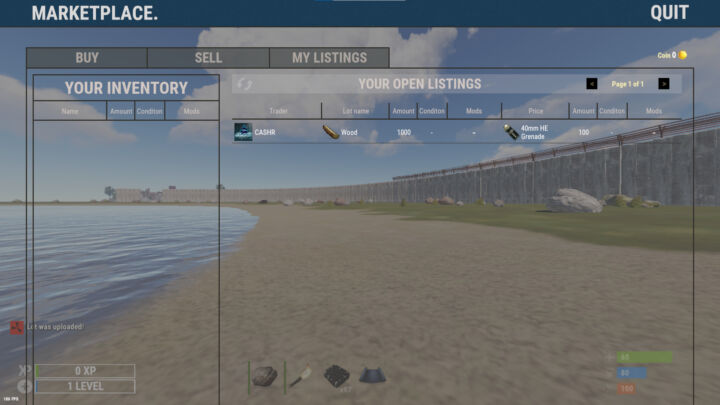Screen dimensions: 720x405
Task: Refresh the open listings
Action: pyautogui.click(x=245, y=85)
